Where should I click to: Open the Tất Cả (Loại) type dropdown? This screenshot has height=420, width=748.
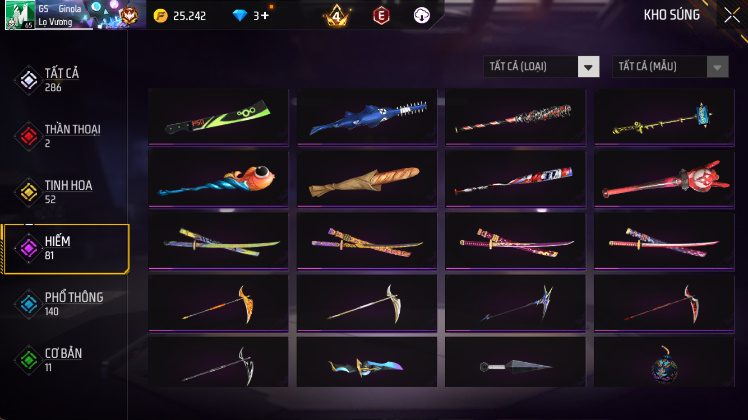coord(541,67)
